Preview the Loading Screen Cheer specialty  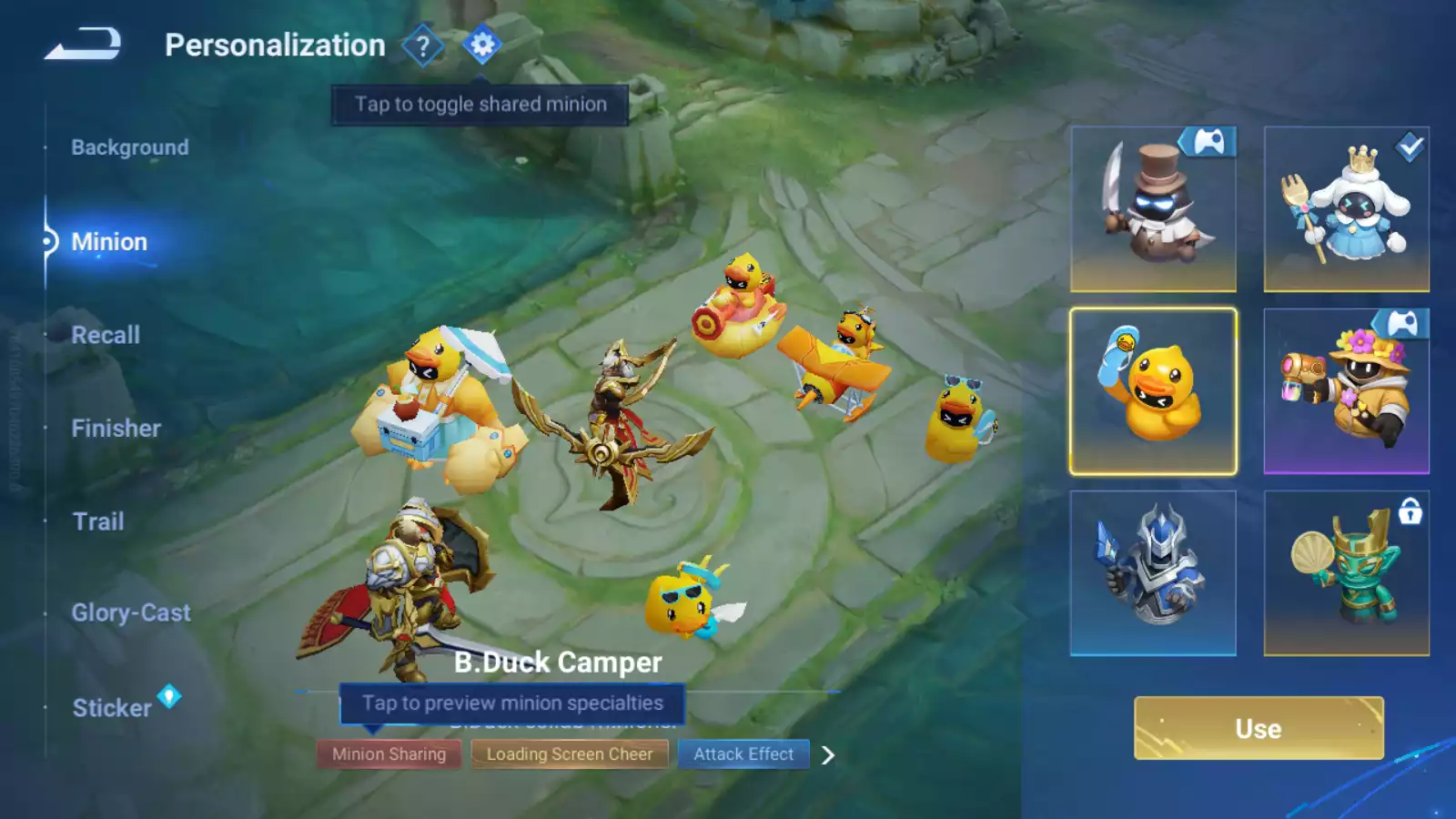click(x=570, y=754)
